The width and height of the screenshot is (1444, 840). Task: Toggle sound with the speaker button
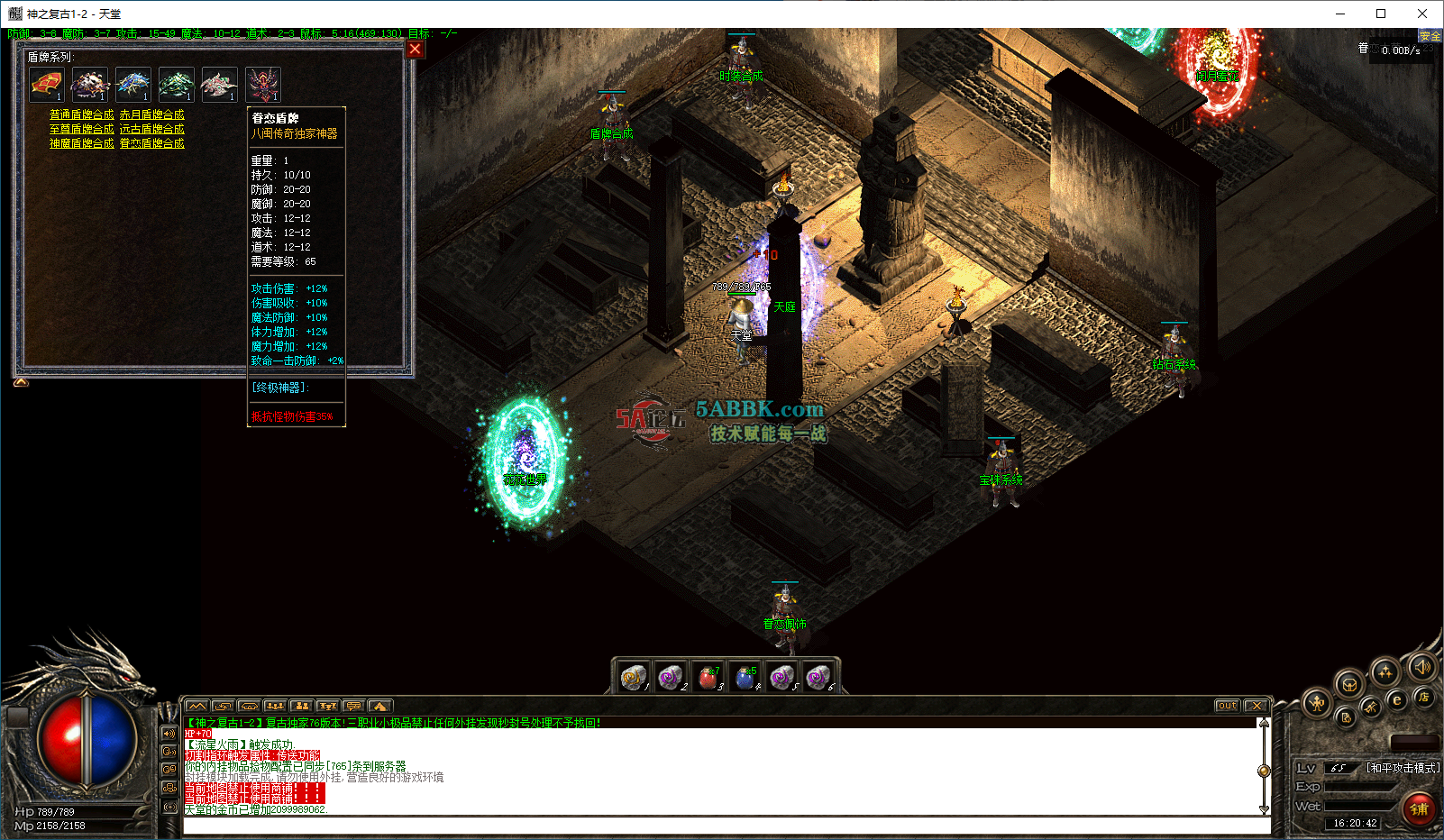tap(1422, 667)
